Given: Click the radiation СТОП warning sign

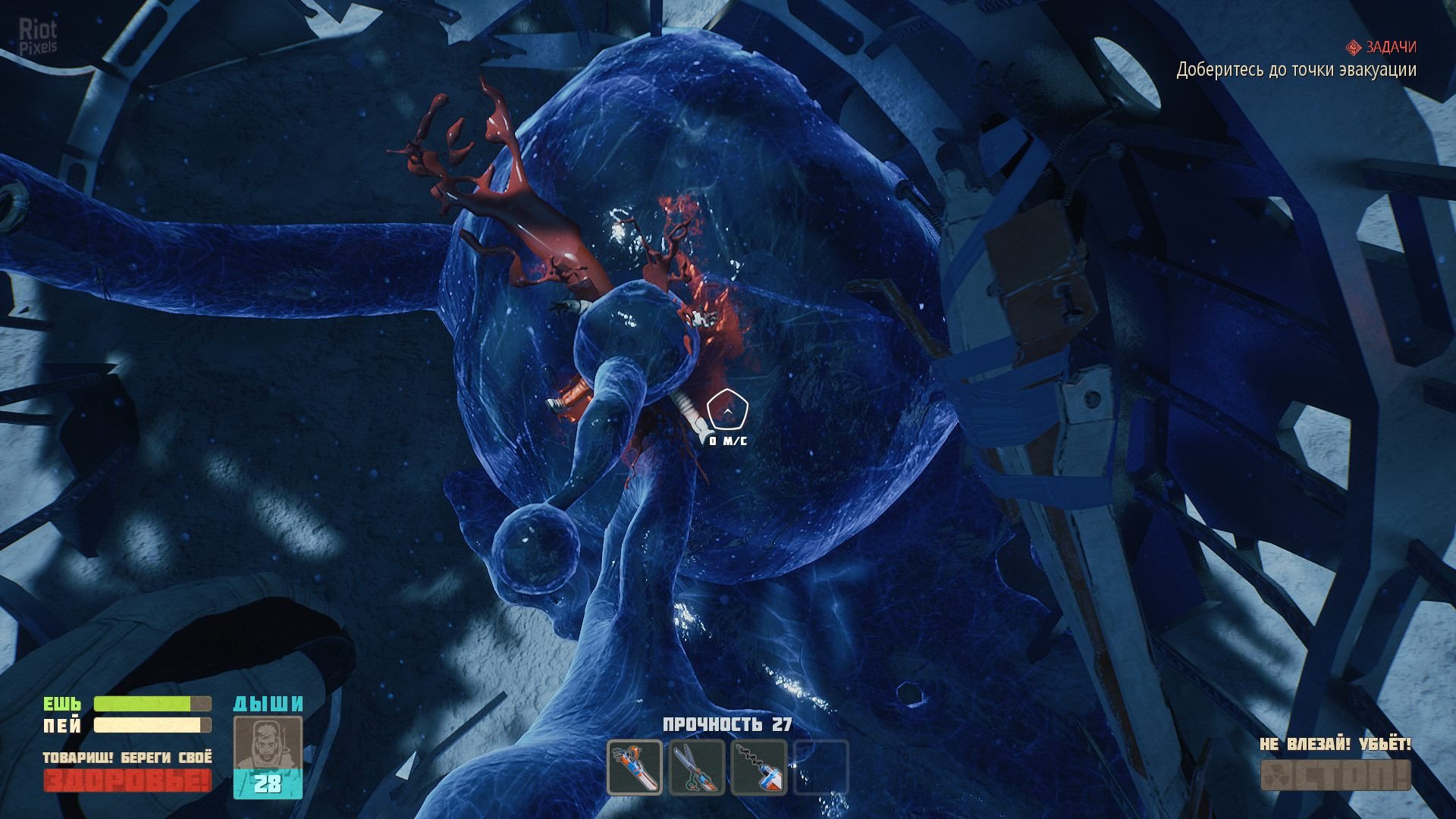Looking at the screenshot, I should click(x=1335, y=775).
